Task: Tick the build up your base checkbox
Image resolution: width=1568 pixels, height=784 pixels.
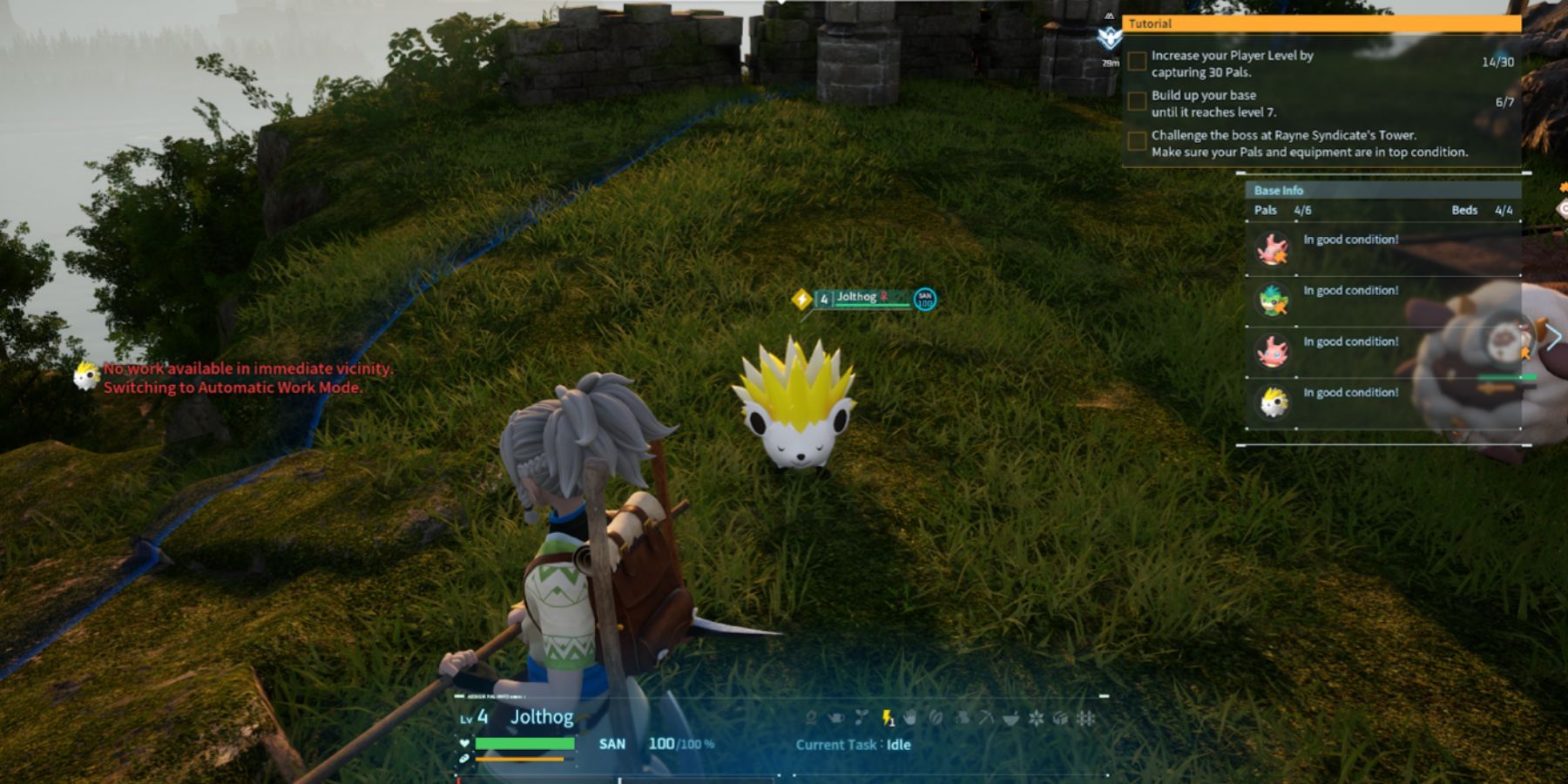Action: 1137,102
